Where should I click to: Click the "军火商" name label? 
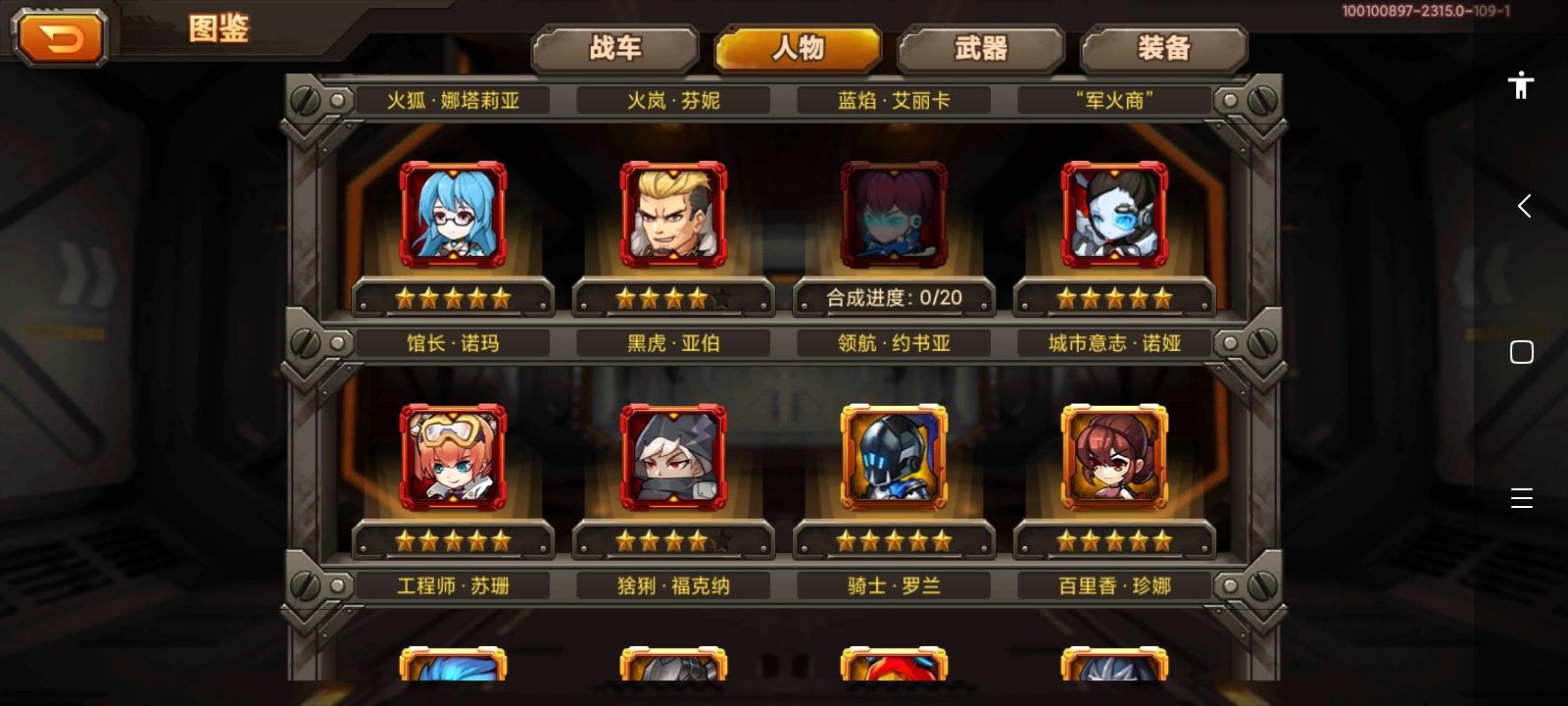[x=1114, y=99]
